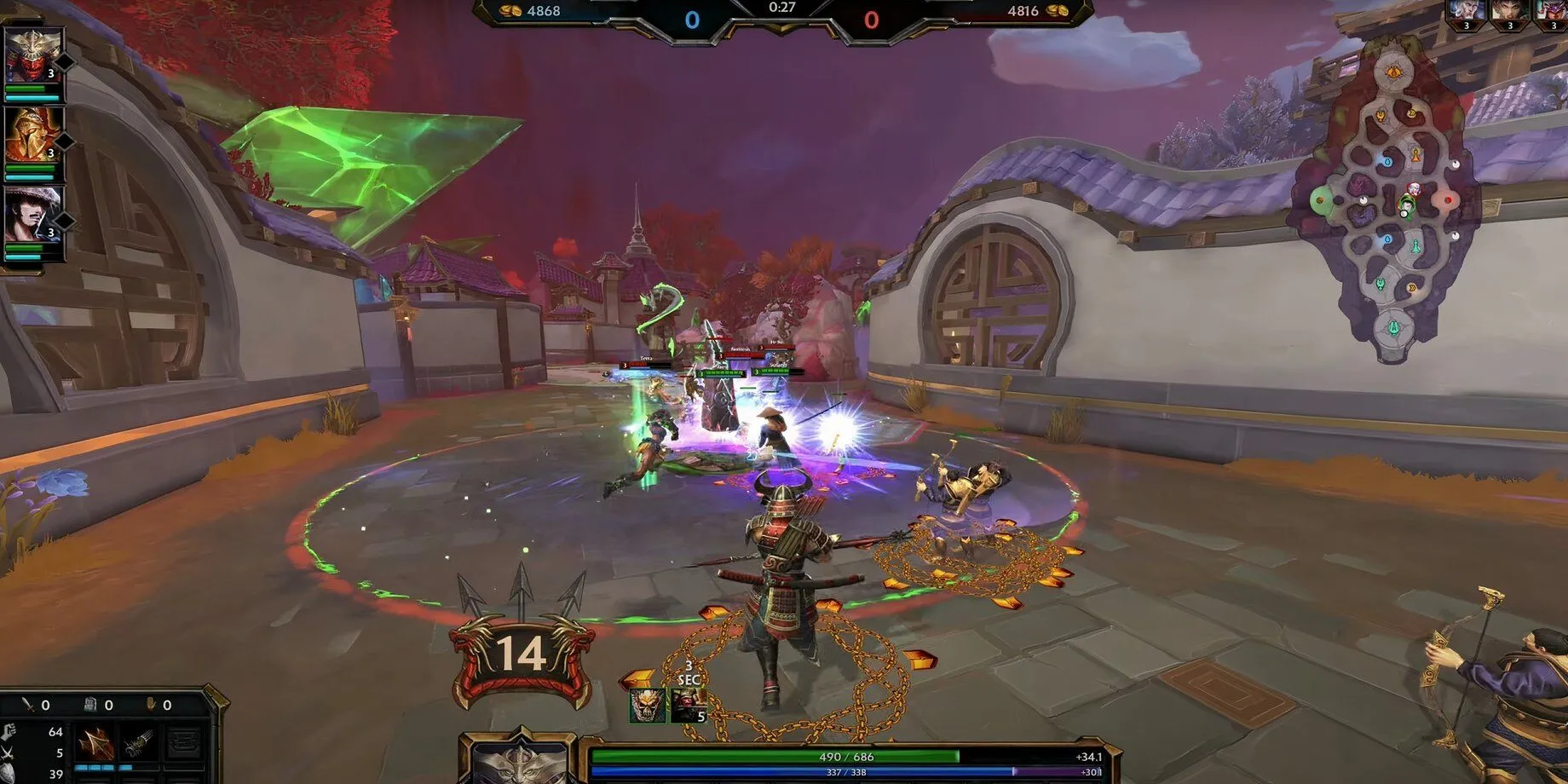
Task: Click the red-spear item slot
Action: [x=95, y=744]
